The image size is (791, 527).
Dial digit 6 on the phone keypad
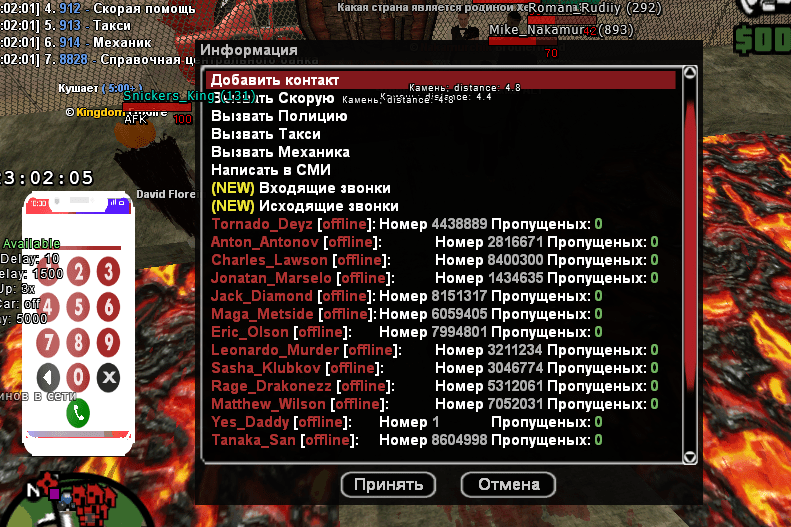coord(108,307)
